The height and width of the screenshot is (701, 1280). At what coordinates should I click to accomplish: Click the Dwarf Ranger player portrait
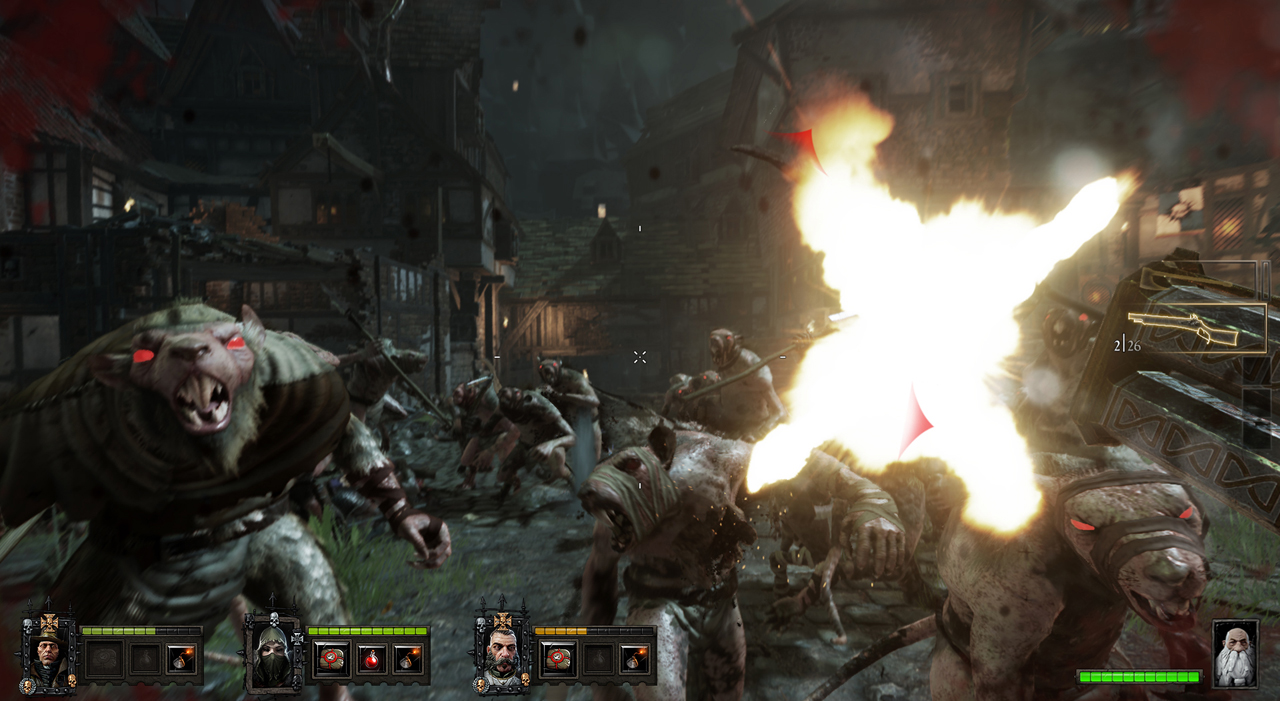click(x=1235, y=654)
